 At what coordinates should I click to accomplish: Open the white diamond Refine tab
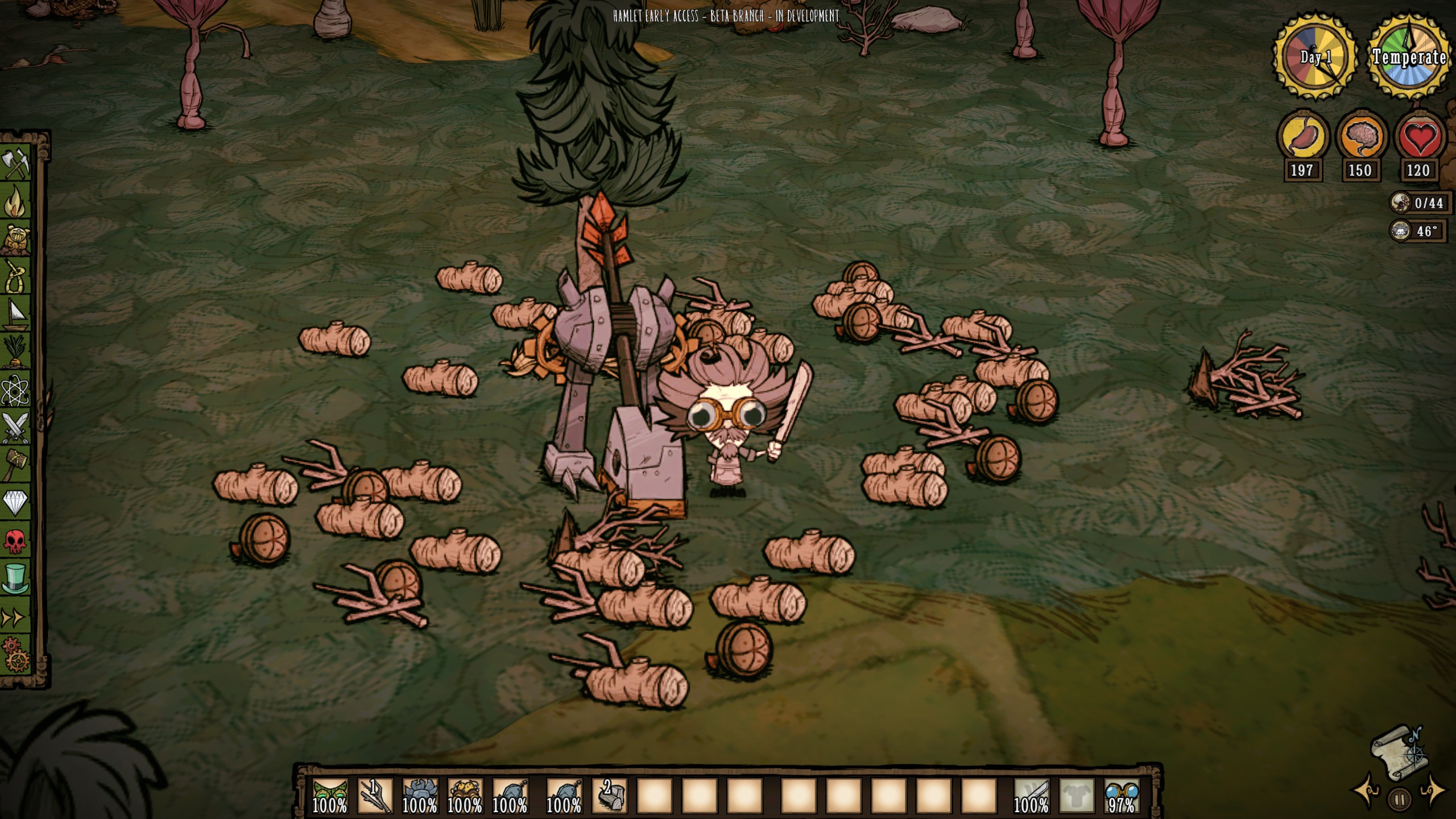coord(16,503)
